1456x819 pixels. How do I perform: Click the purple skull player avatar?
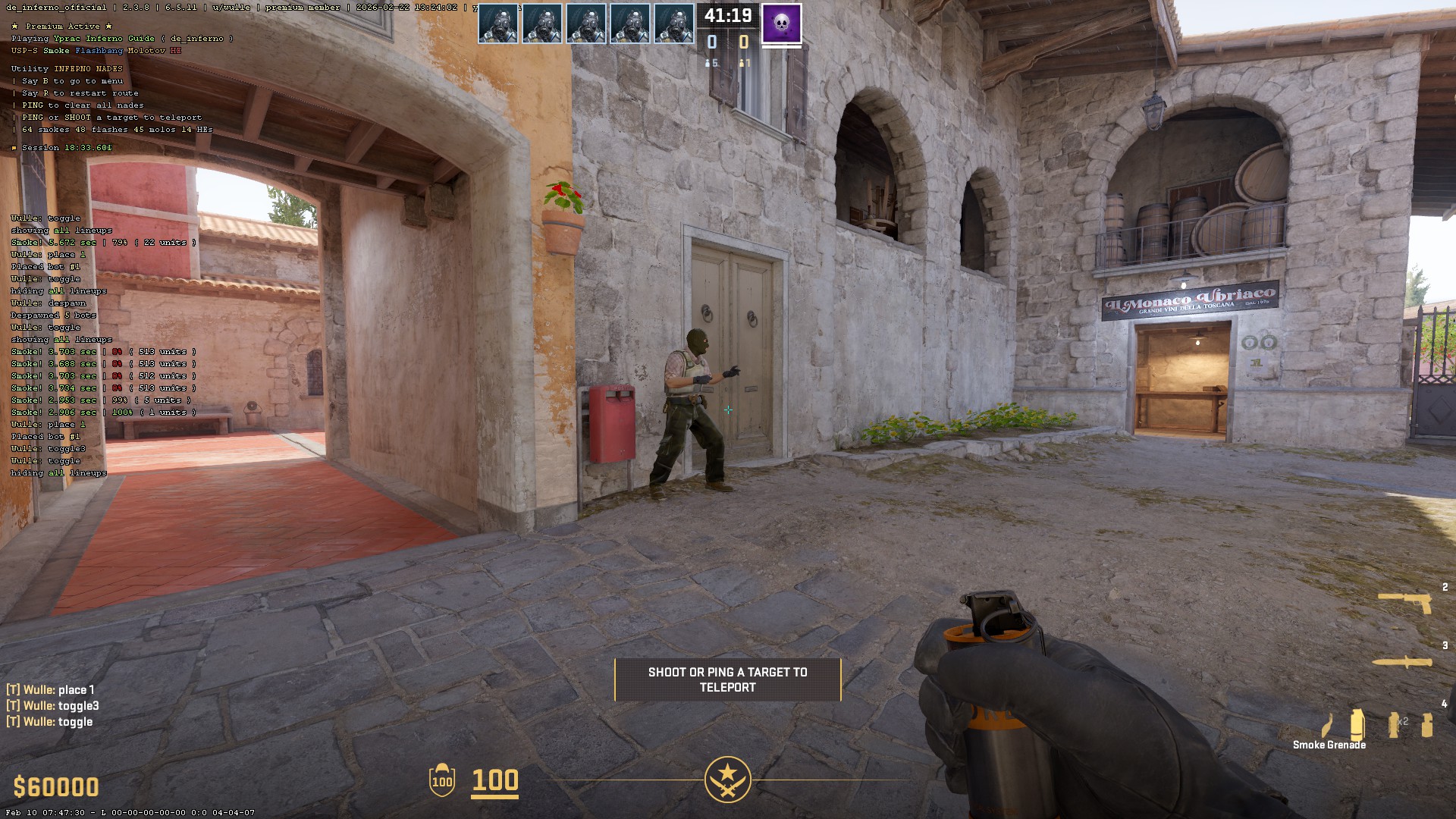pyautogui.click(x=781, y=23)
